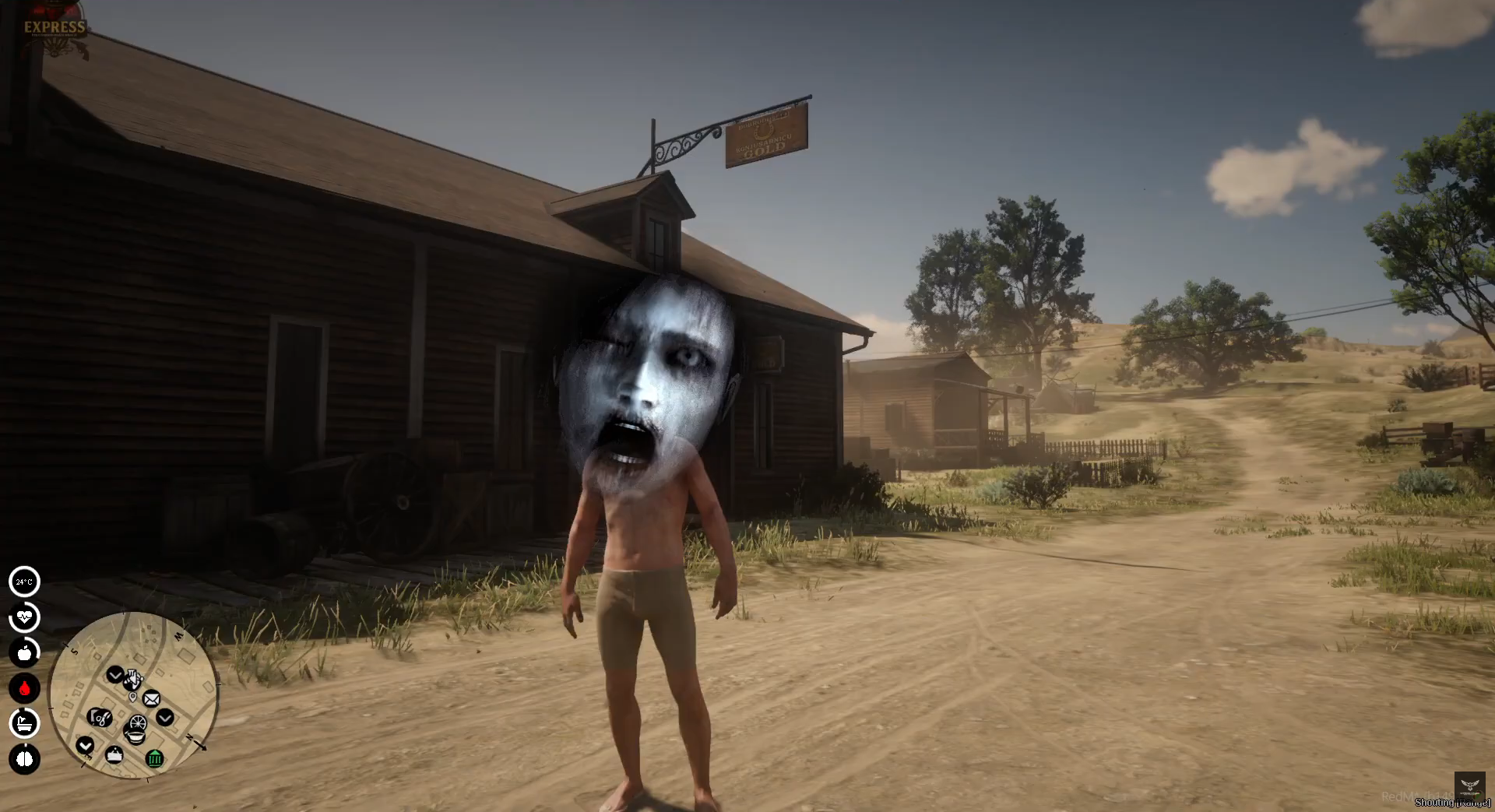Screen dimensions: 1495x812
Task: Click the eagle server watermark bottom-right
Action: (1470, 785)
